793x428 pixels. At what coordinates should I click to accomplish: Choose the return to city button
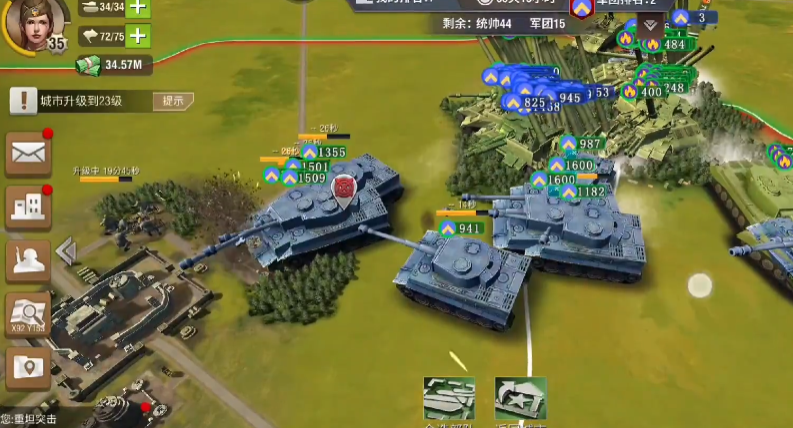pyautogui.click(x=520, y=399)
